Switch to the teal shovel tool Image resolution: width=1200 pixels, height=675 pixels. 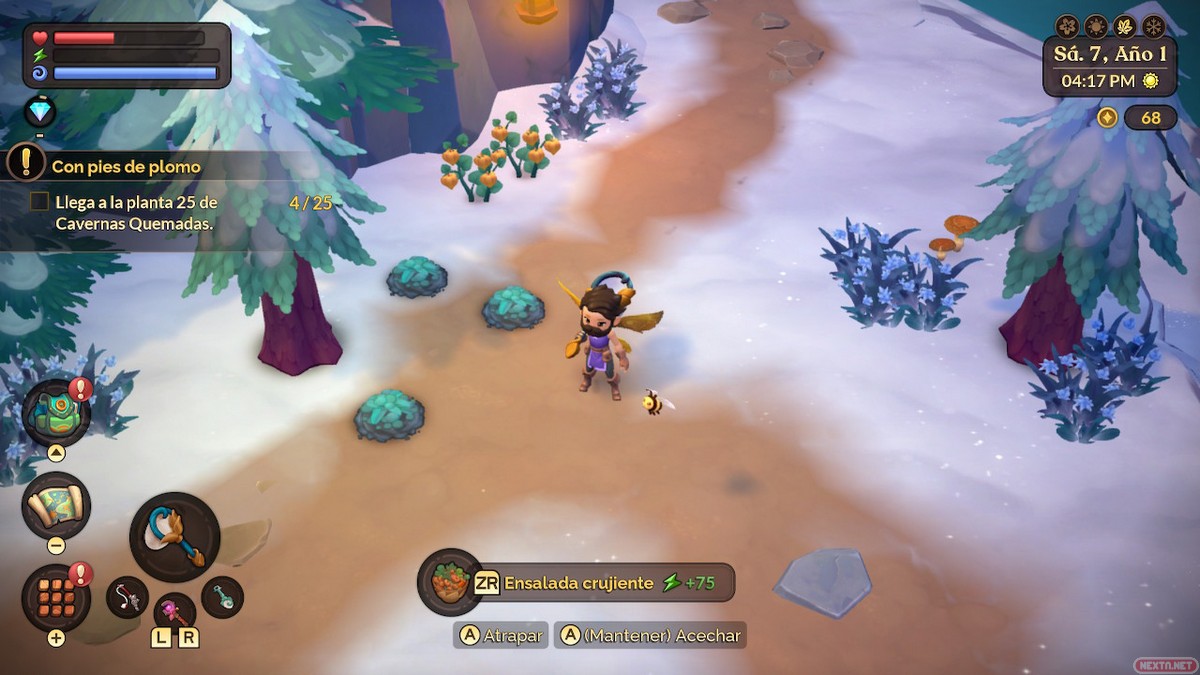click(222, 597)
